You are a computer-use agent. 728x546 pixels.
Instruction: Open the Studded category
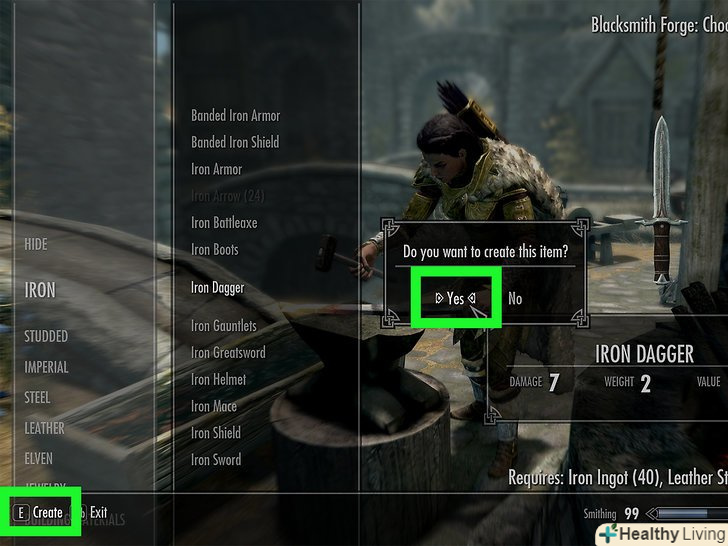click(x=46, y=336)
